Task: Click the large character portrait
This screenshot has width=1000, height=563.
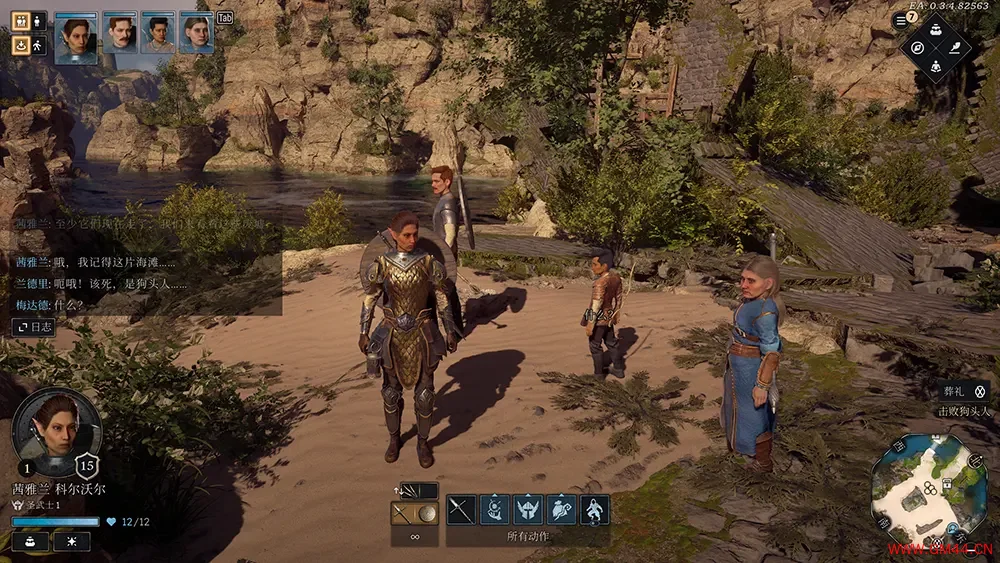Action: coord(56,432)
